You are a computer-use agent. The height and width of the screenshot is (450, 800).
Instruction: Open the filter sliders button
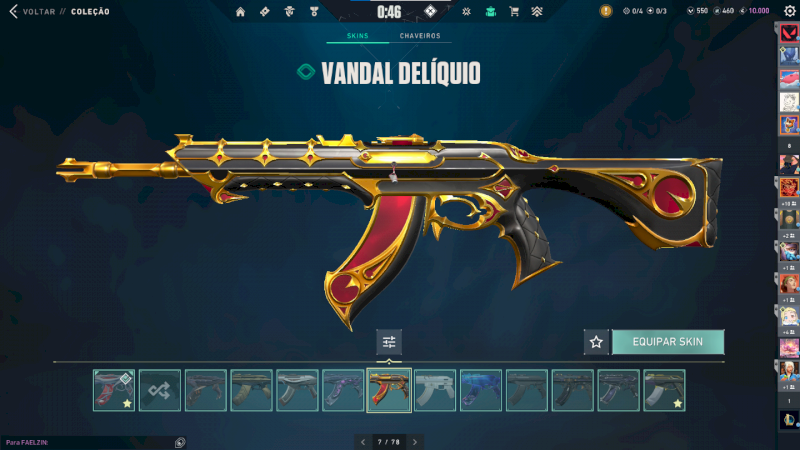[389, 342]
